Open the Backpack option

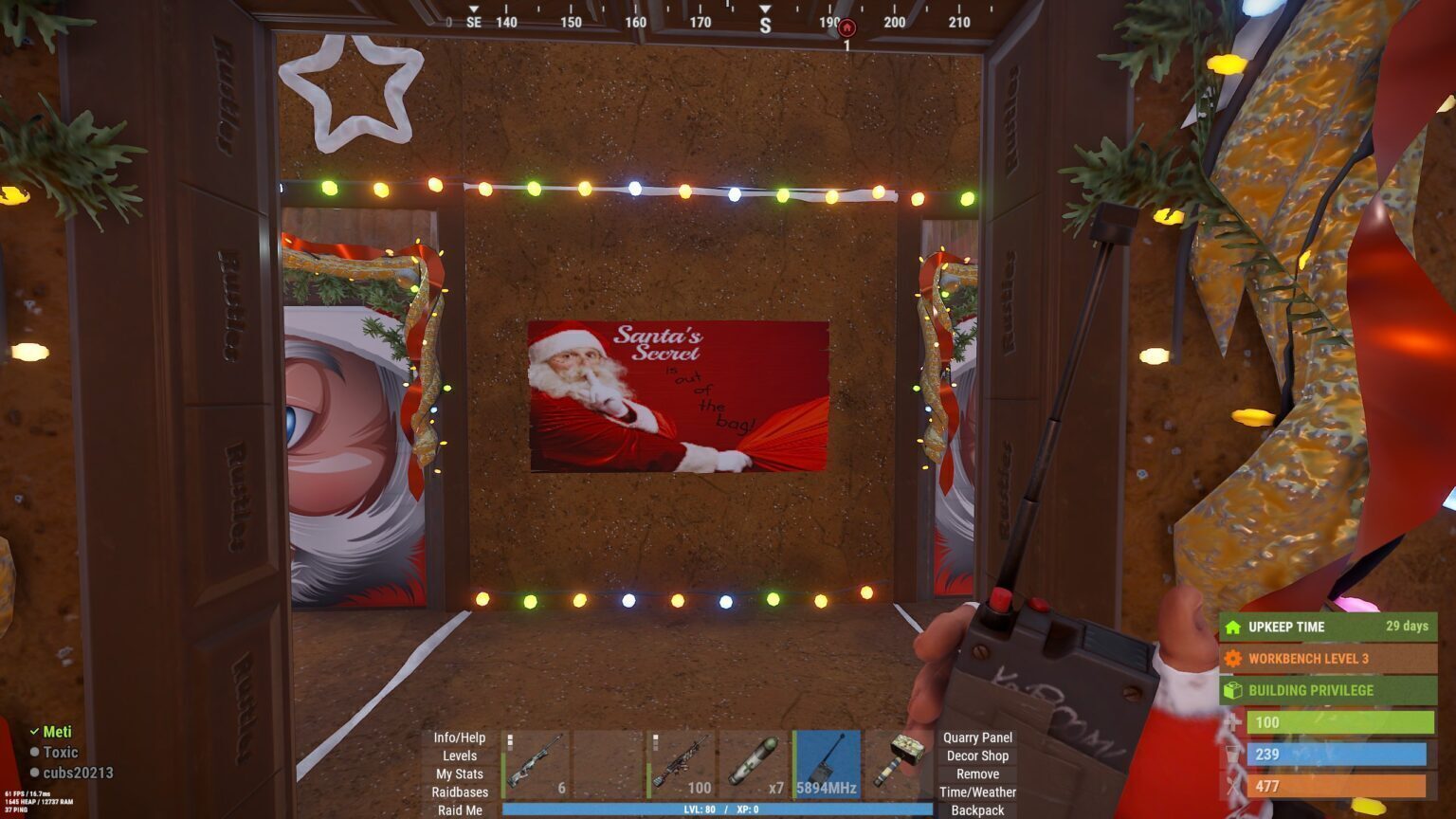[977, 810]
